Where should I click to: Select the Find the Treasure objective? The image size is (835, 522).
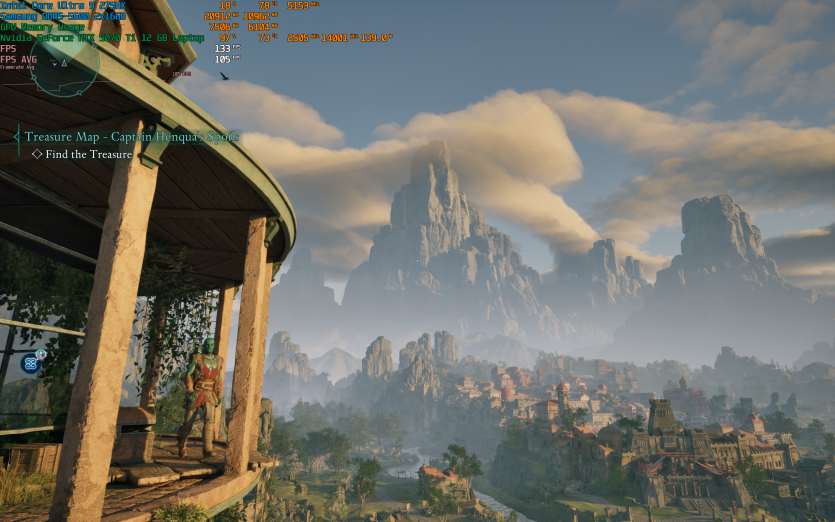click(x=88, y=154)
